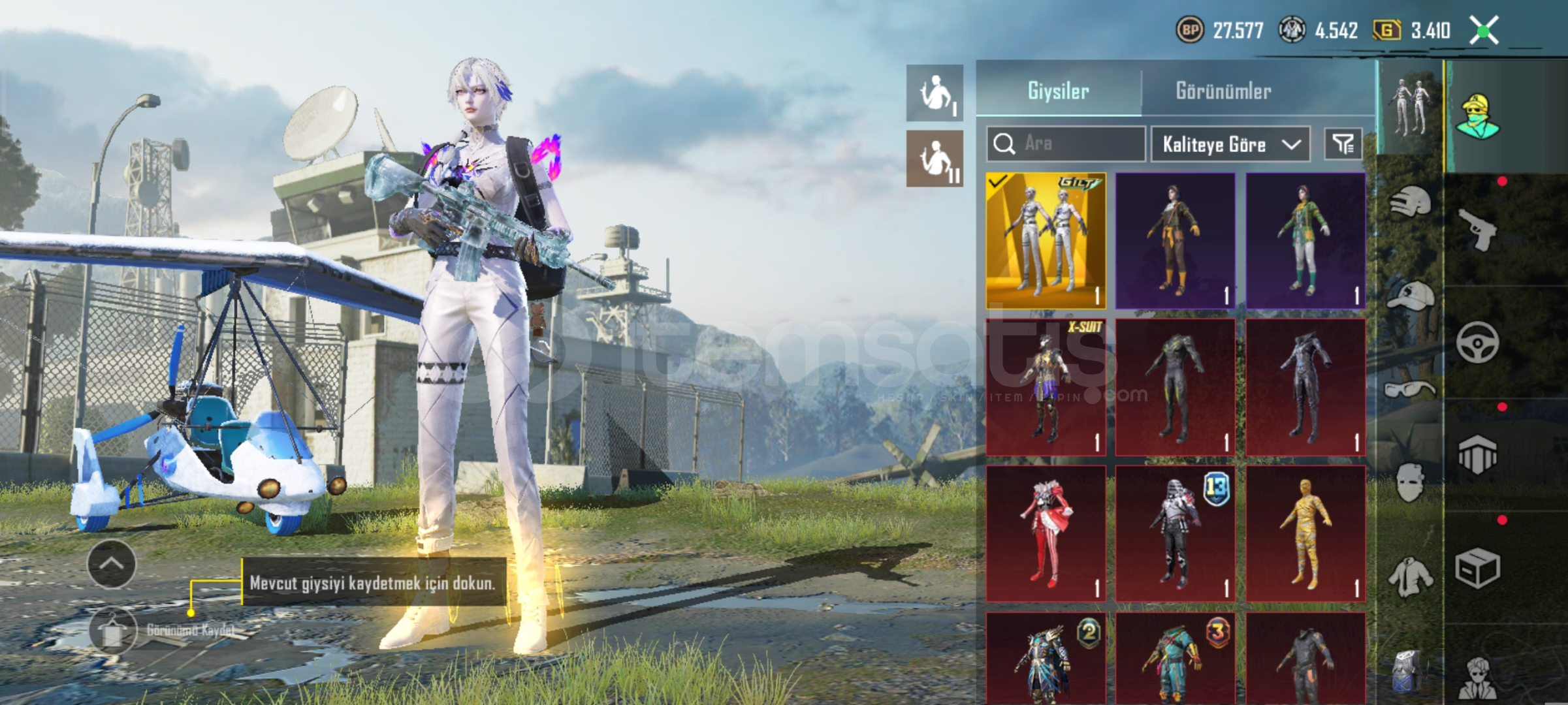The height and width of the screenshot is (705, 1568).
Task: Choose the X-SUIT outfit tile
Action: click(x=1046, y=386)
